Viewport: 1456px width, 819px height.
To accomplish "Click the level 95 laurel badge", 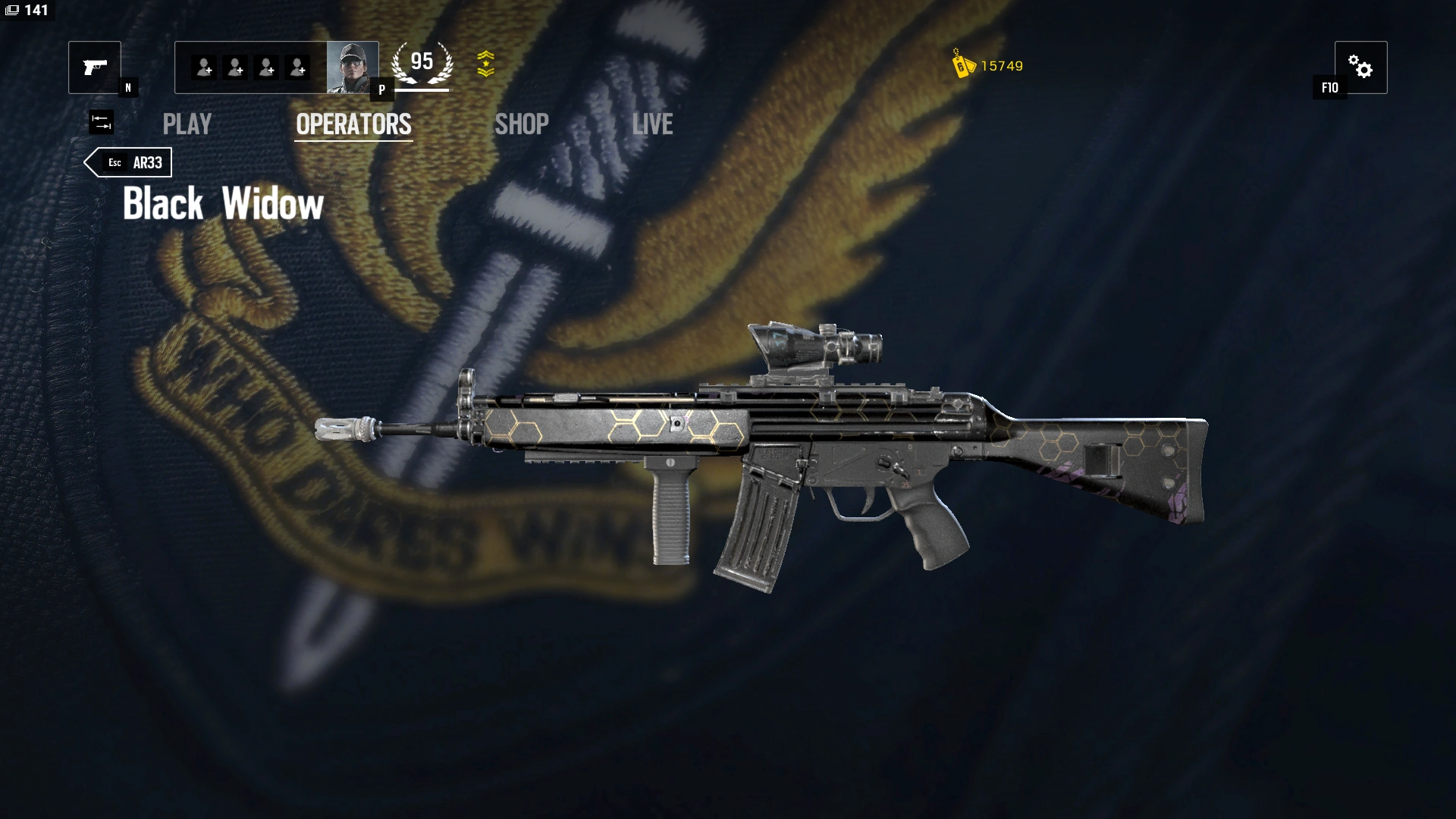I will 422,61.
